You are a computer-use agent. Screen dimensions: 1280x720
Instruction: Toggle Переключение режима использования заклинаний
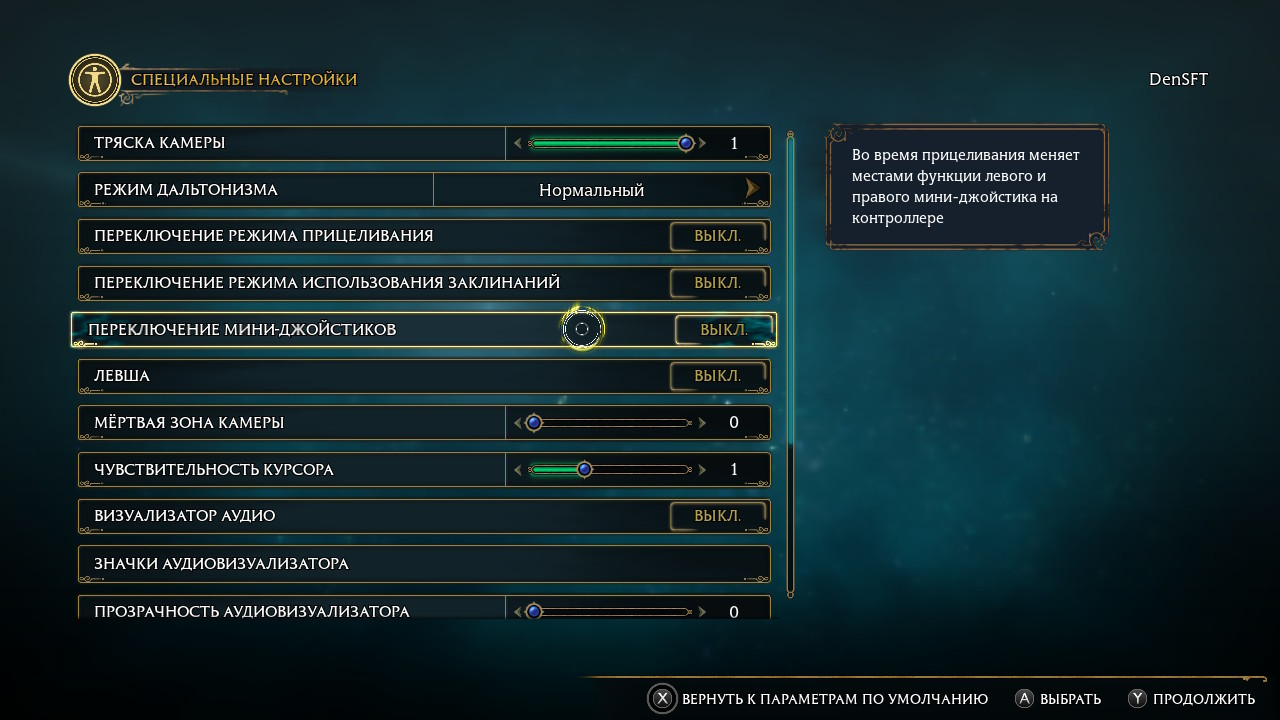pyautogui.click(x=718, y=283)
